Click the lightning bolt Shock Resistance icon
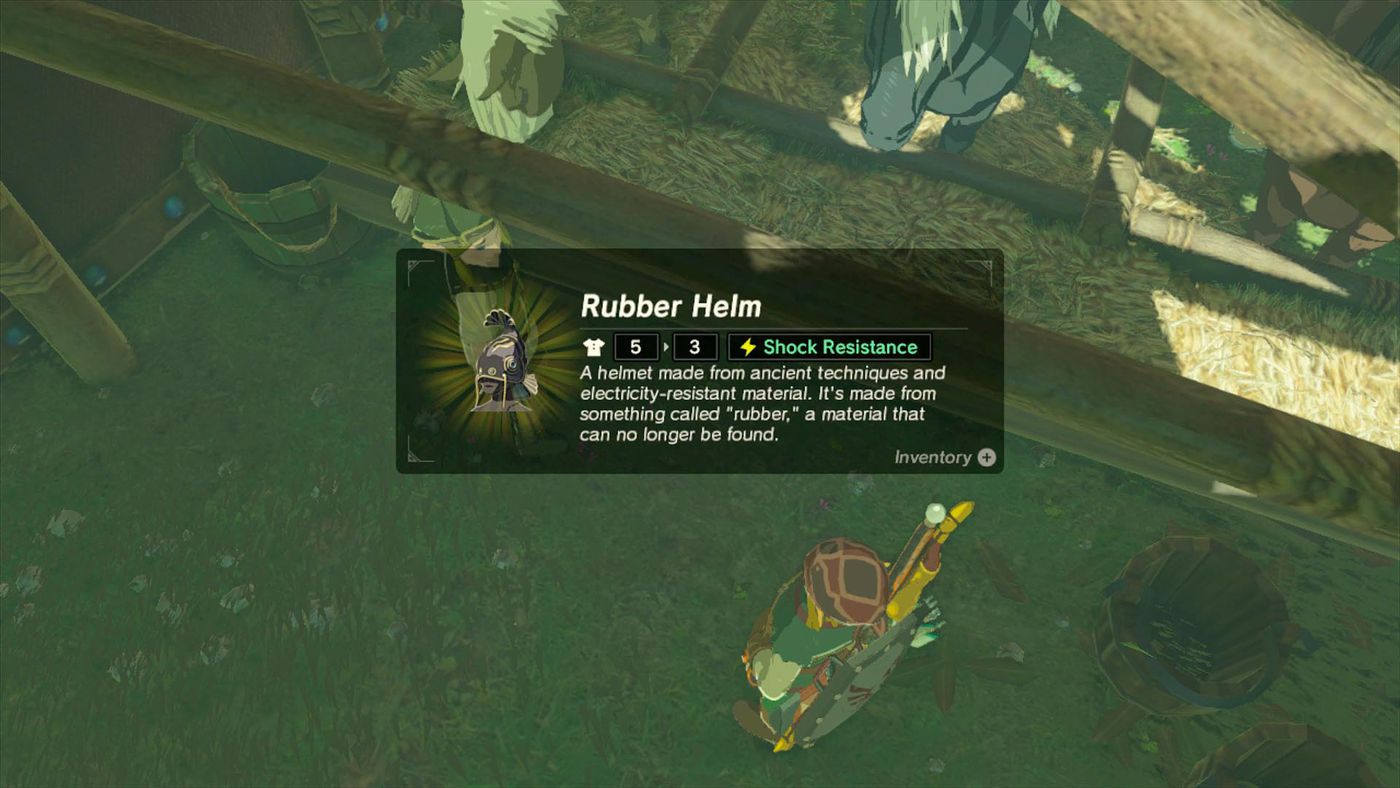This screenshot has height=788, width=1400. tap(747, 346)
